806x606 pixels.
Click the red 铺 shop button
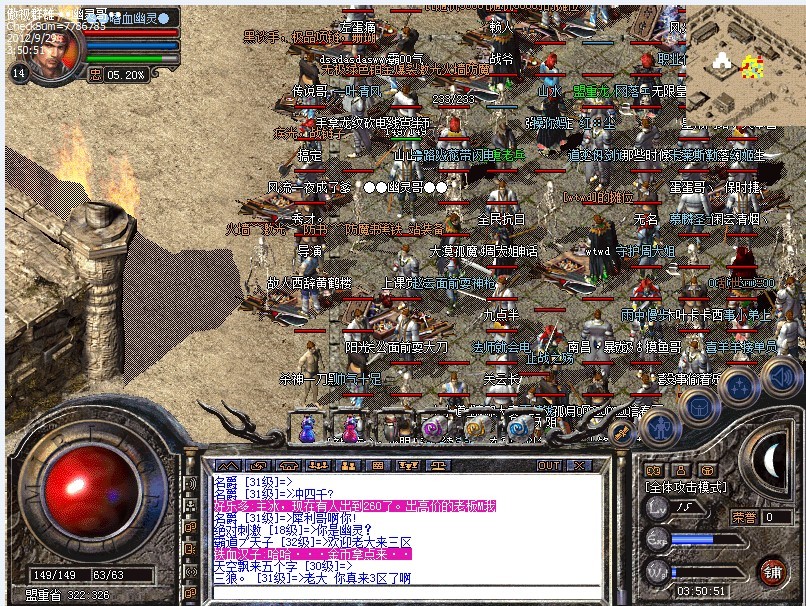point(771,570)
